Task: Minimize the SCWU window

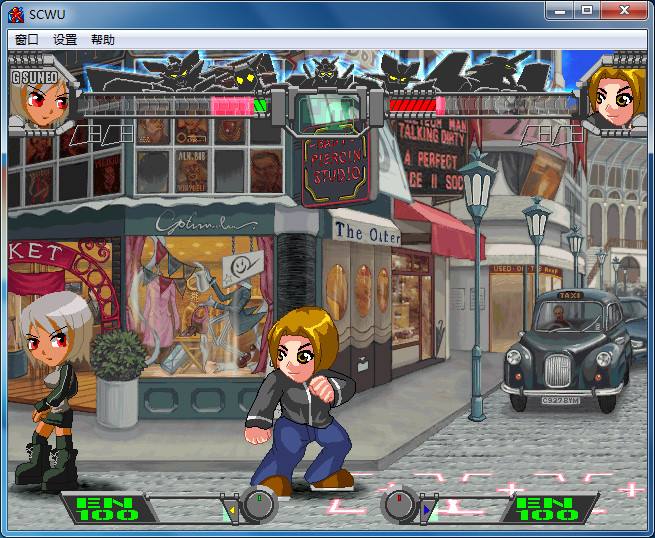Action: 560,10
